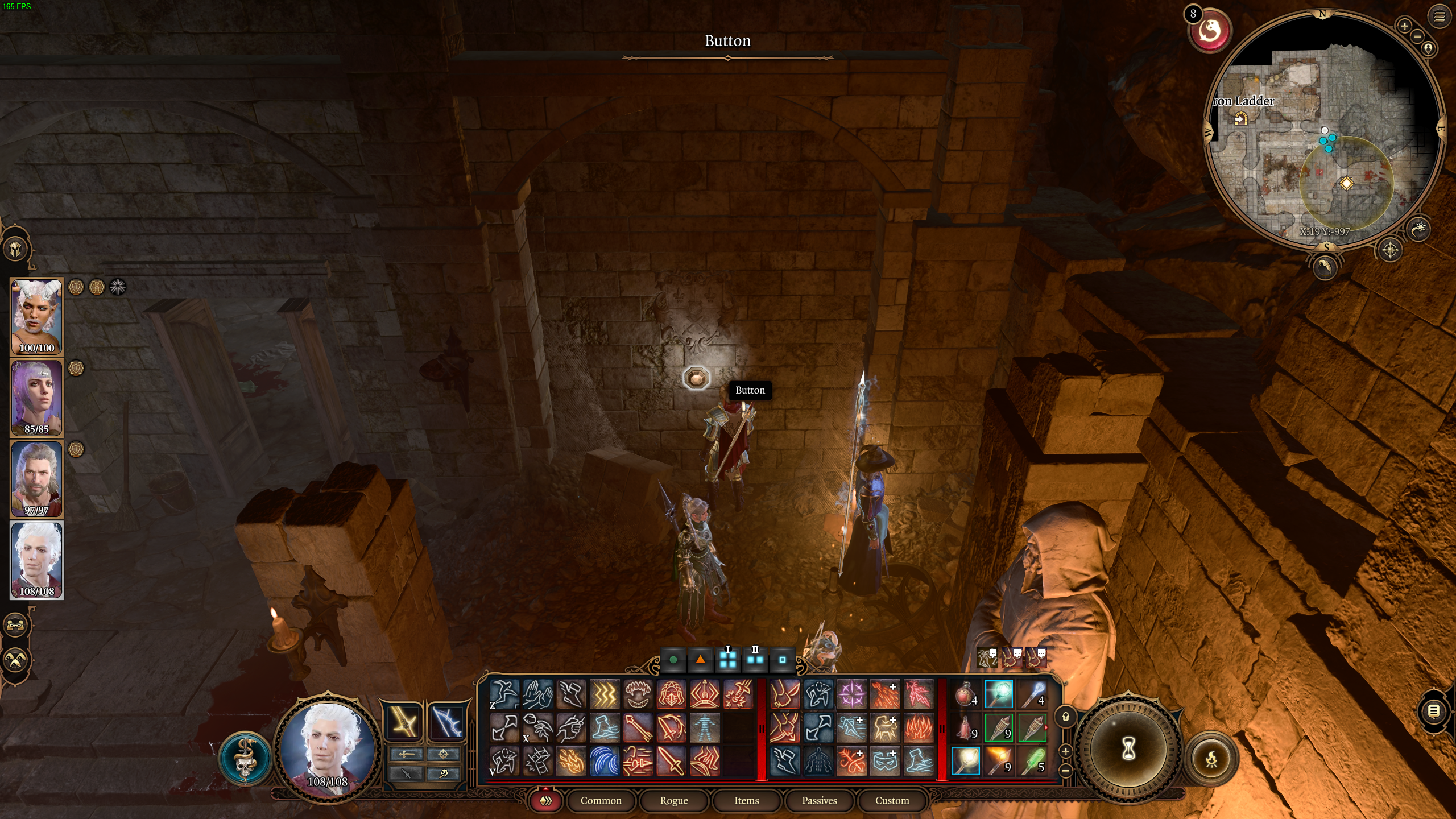This screenshot has width=1456, height=819.
Task: Switch to the Custom hotbar tab
Action: point(892,800)
